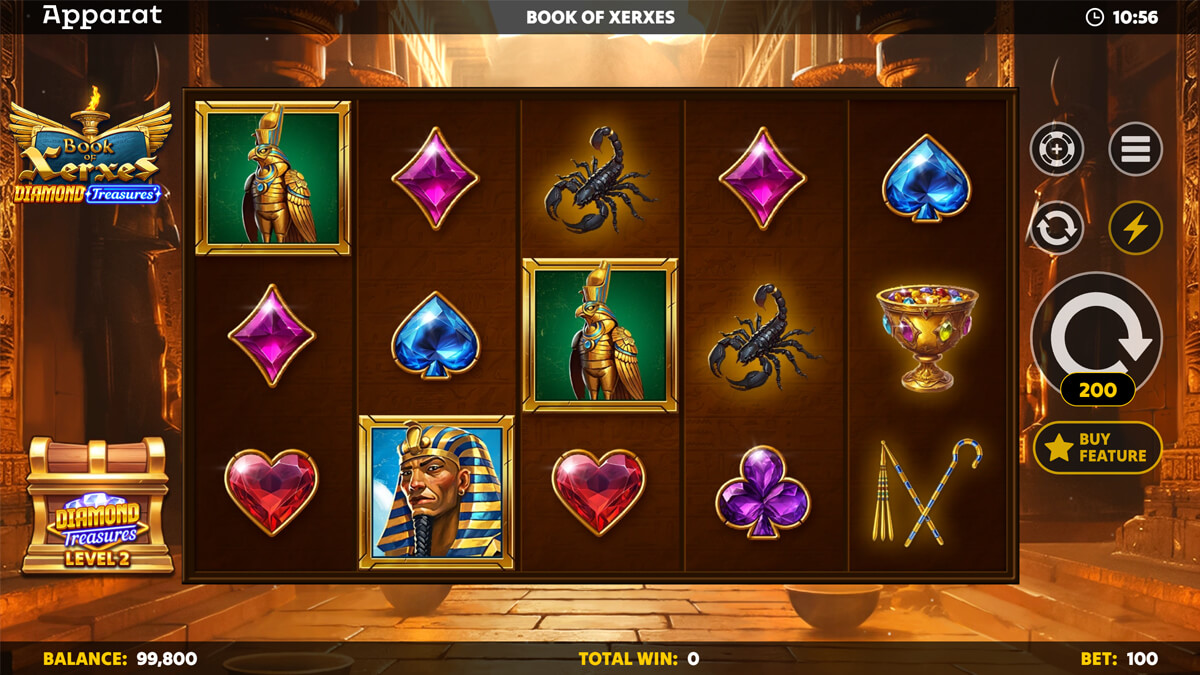Toggle autoplay with the circular arrows icon
The height and width of the screenshot is (675, 1200).
(1057, 228)
